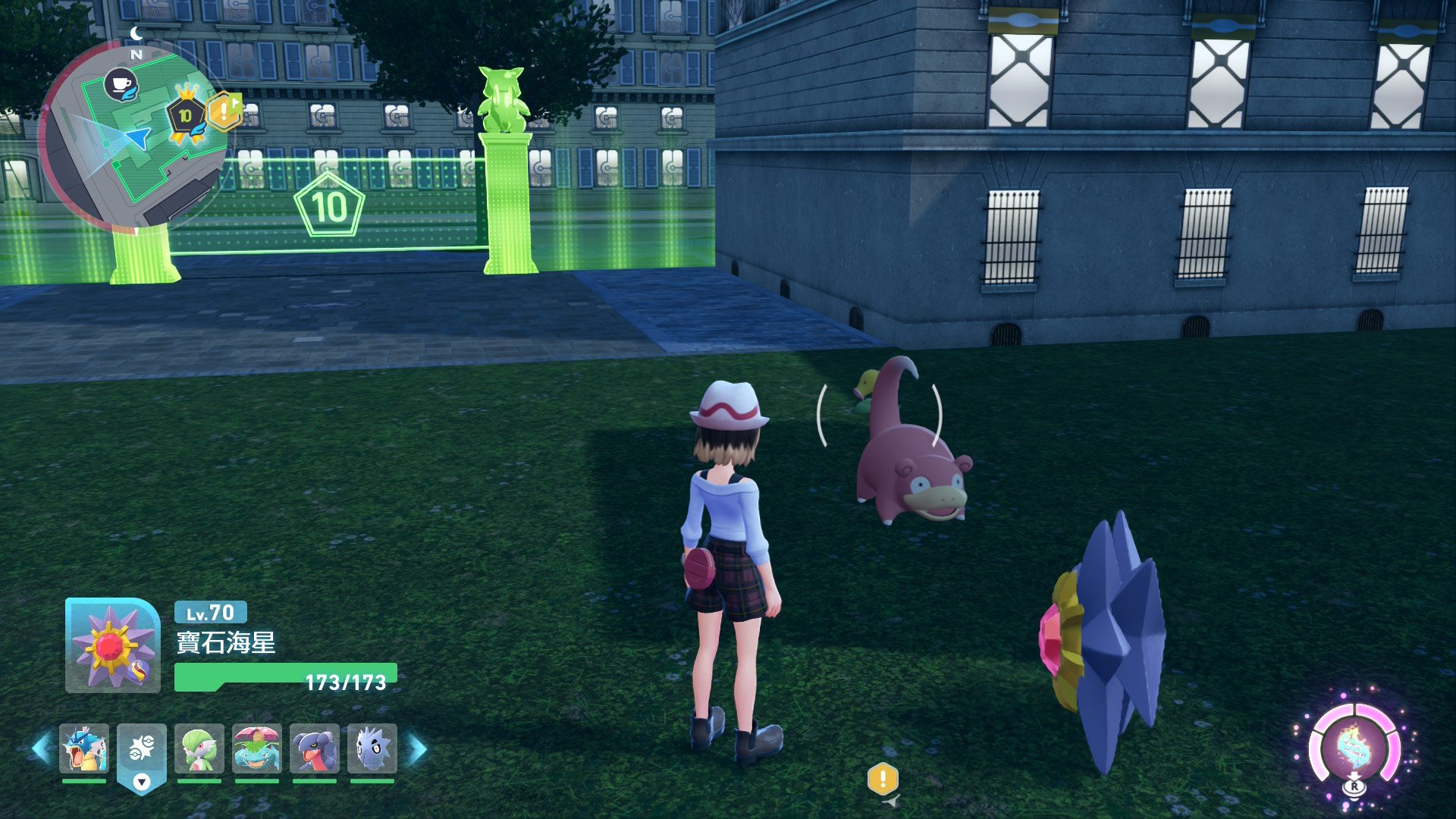The width and height of the screenshot is (1456, 819).
Task: Select the recall Pokémon slot with down arrow
Action: [142, 755]
